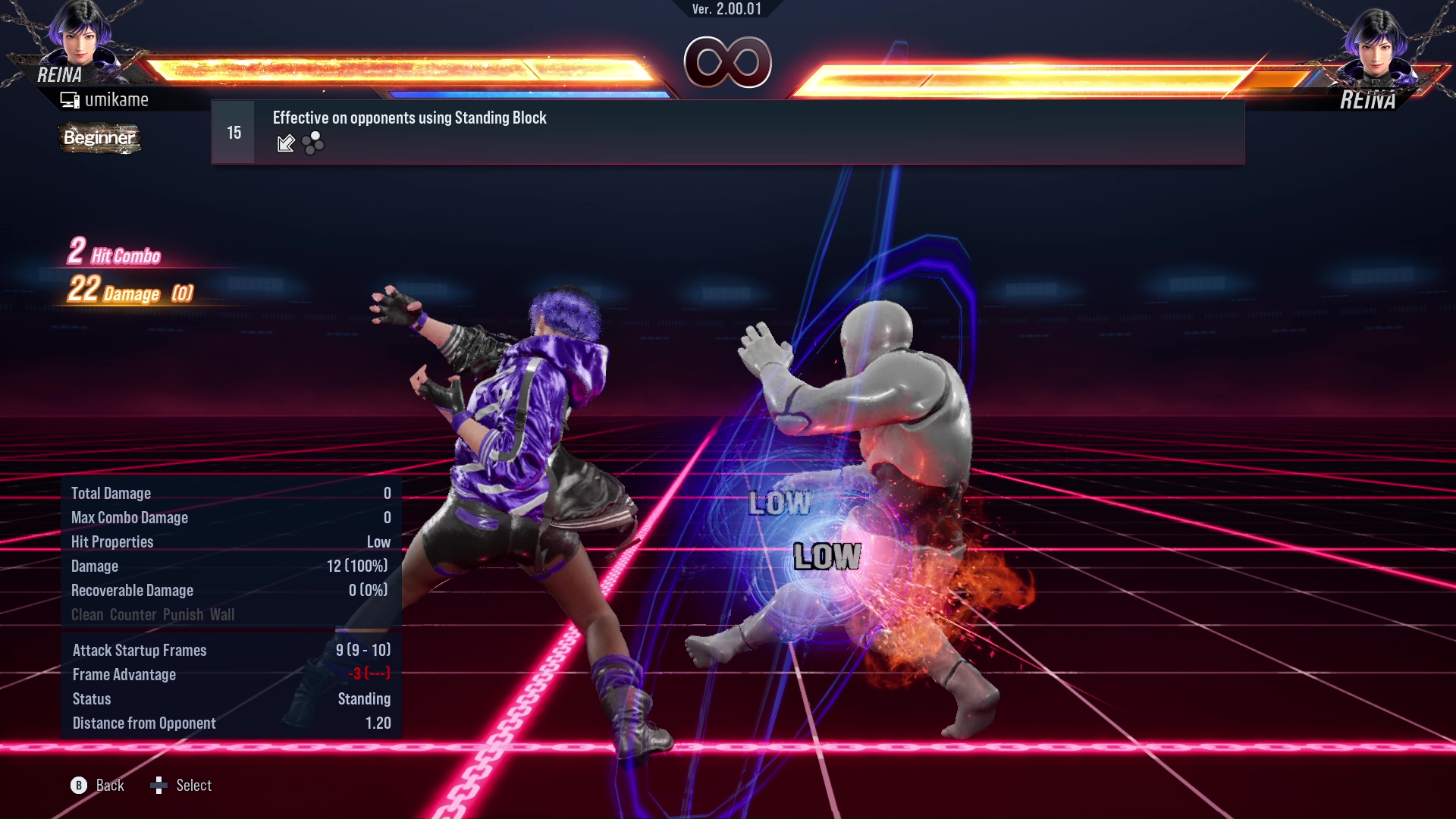Expand combo challenge entry 15

233,131
